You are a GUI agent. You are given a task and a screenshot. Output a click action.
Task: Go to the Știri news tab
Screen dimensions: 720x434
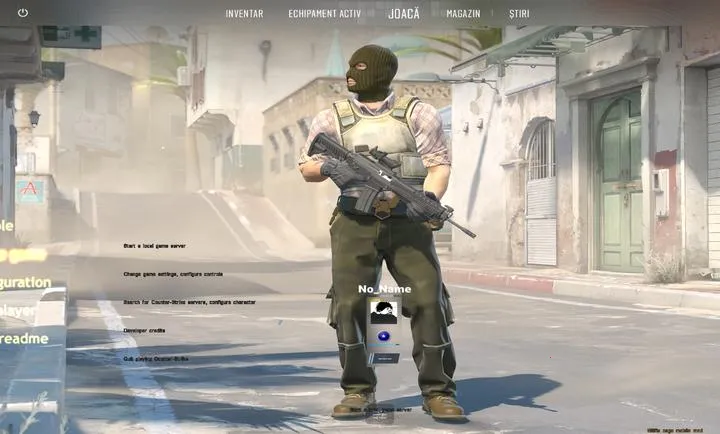(x=519, y=14)
